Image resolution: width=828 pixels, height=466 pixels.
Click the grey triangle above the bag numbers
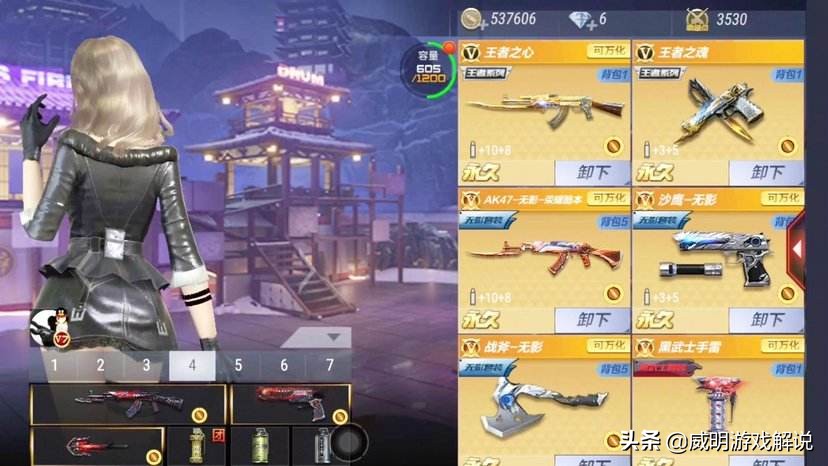pyautogui.click(x=330, y=339)
